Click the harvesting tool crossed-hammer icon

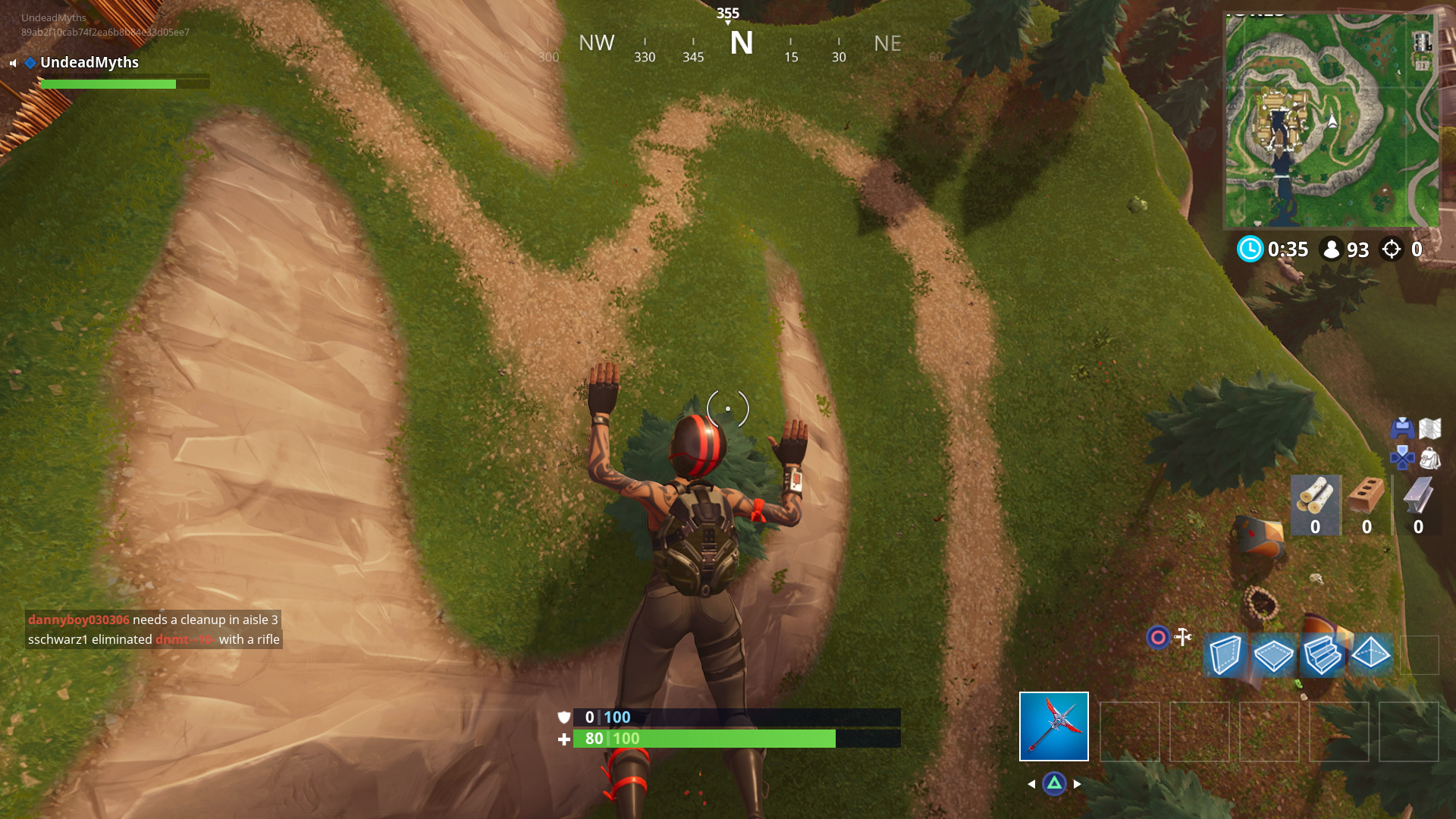click(x=1183, y=637)
